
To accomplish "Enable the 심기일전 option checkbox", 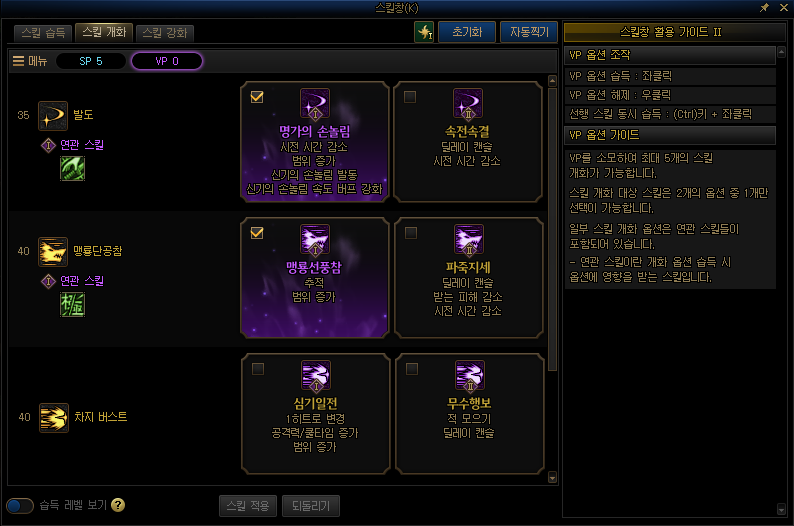I will coord(257,369).
